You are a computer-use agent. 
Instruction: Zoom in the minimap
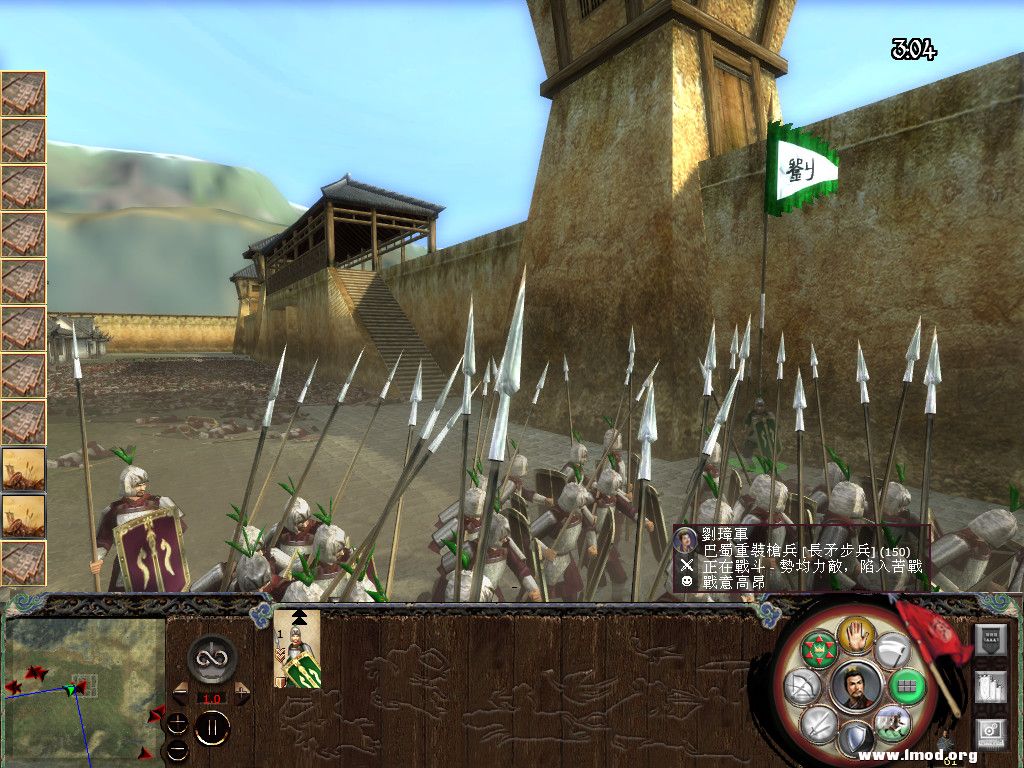tap(177, 724)
